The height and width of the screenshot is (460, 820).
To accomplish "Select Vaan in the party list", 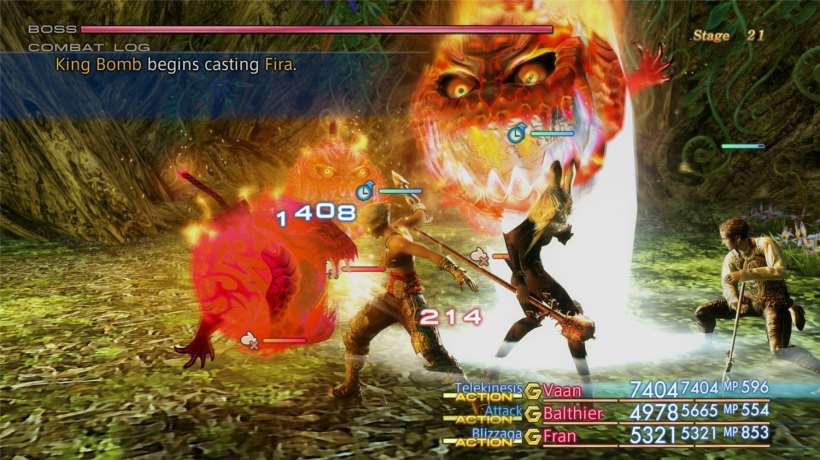I will pos(563,391).
